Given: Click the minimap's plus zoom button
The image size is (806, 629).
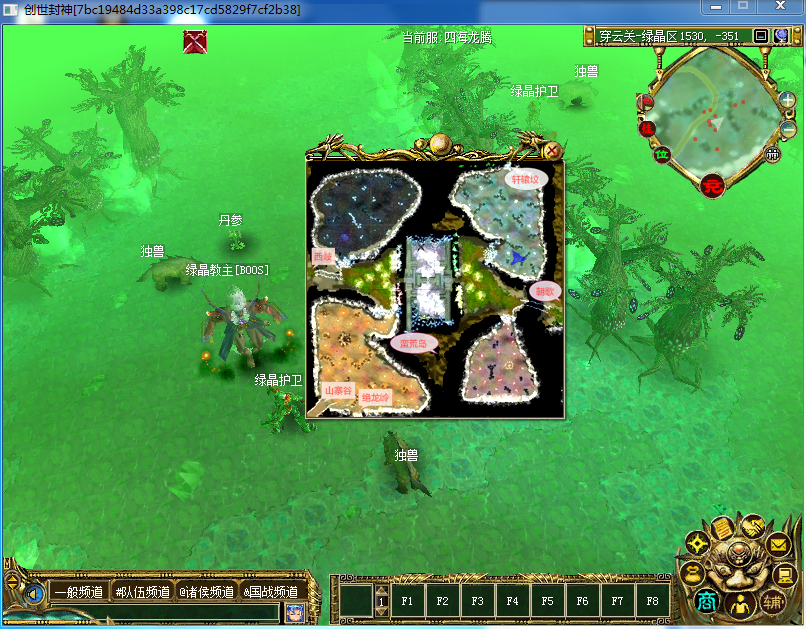Looking at the screenshot, I should click(x=789, y=102).
